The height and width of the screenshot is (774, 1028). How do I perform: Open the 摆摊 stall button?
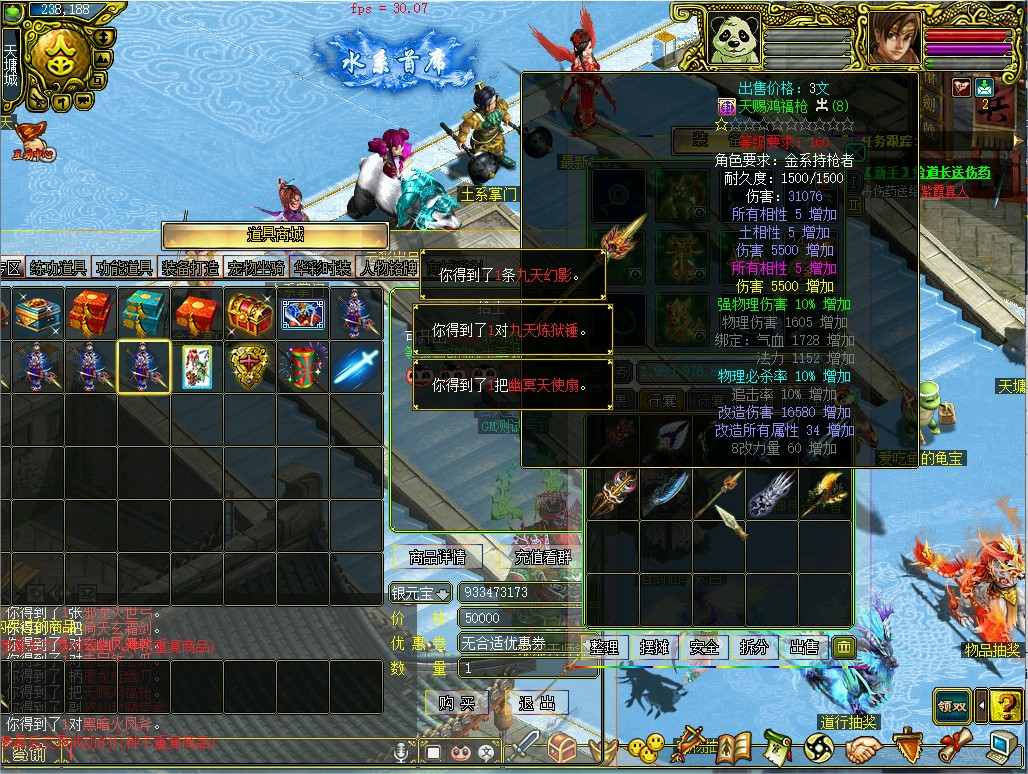(654, 647)
